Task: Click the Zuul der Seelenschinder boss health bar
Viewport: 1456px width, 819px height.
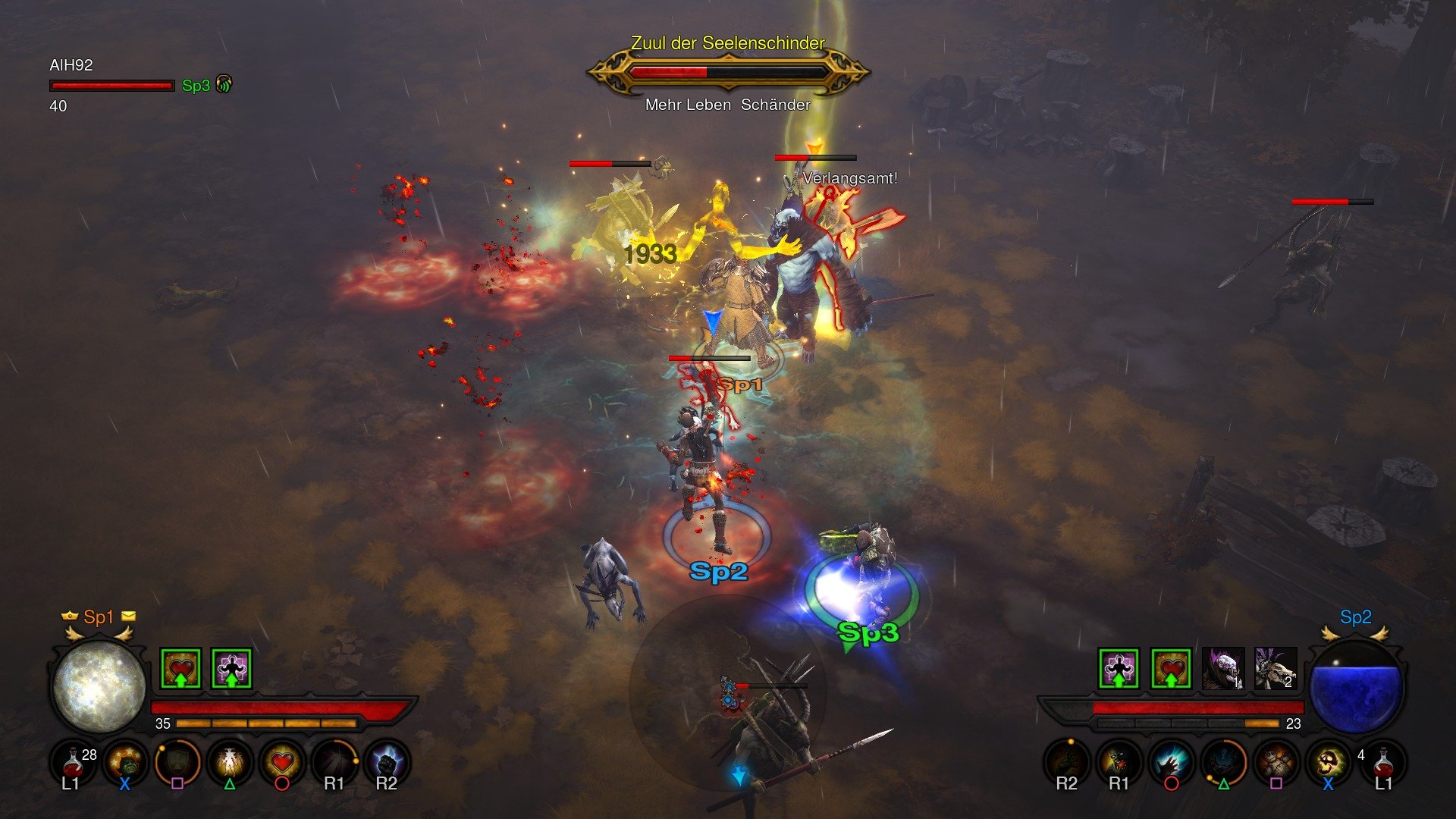Action: 728,72
